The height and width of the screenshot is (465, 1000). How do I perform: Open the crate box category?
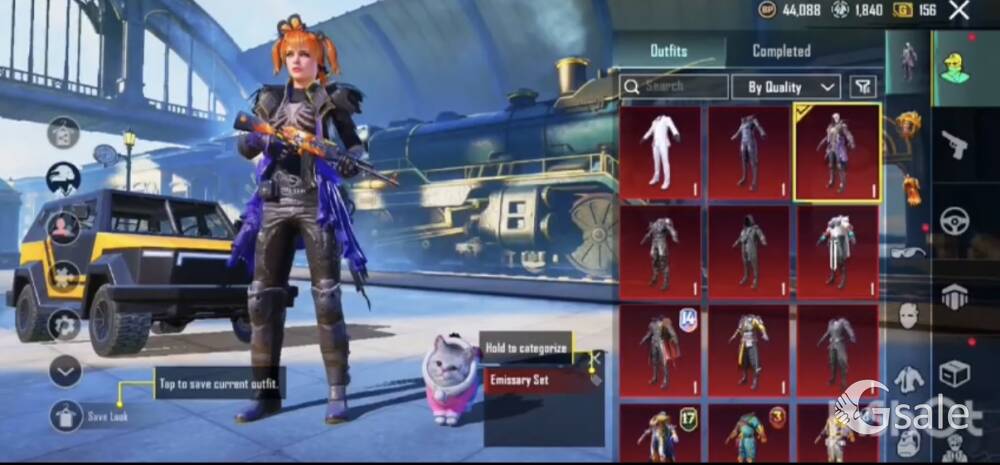pyautogui.click(x=955, y=372)
